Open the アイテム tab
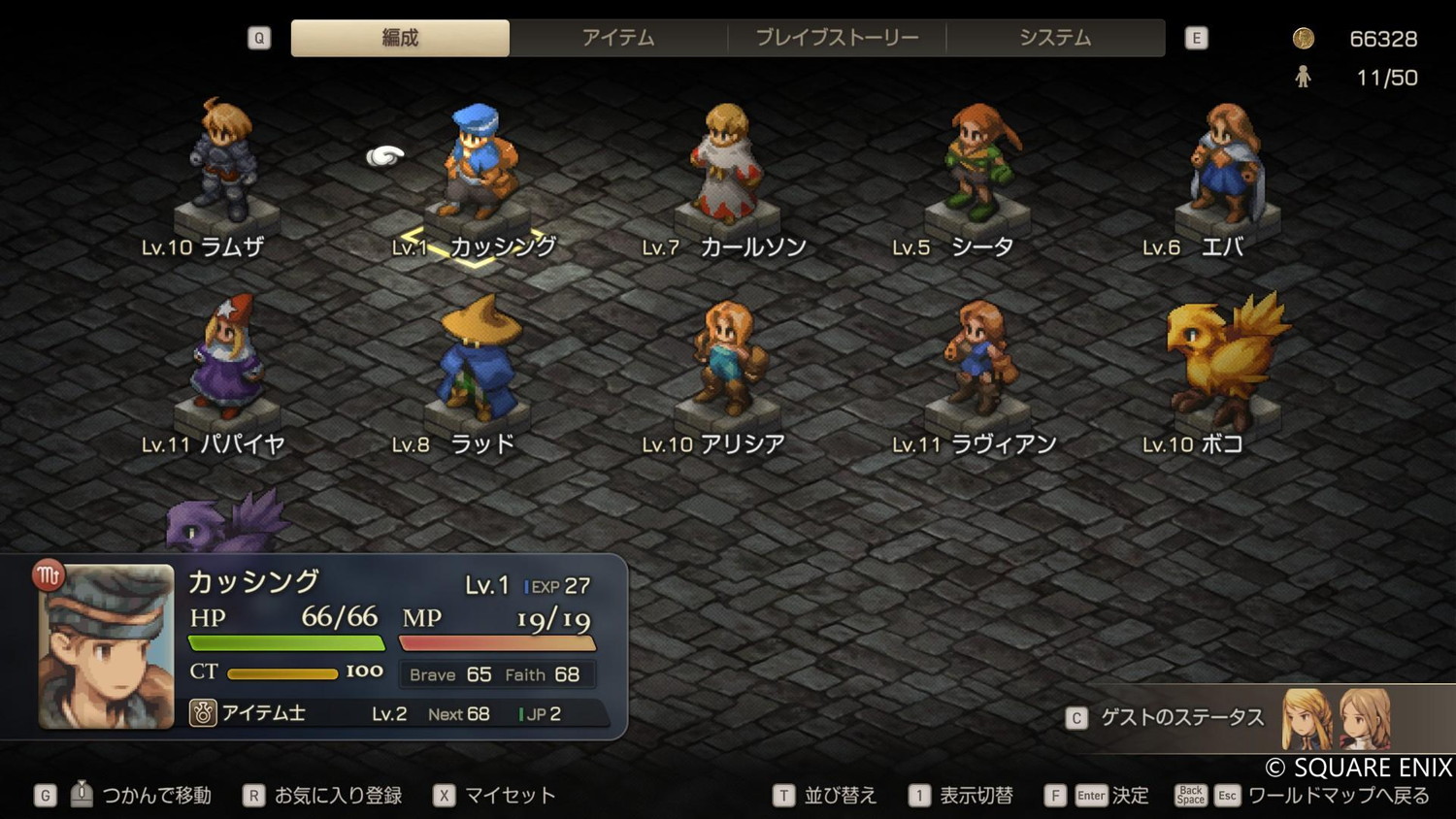 (x=618, y=38)
